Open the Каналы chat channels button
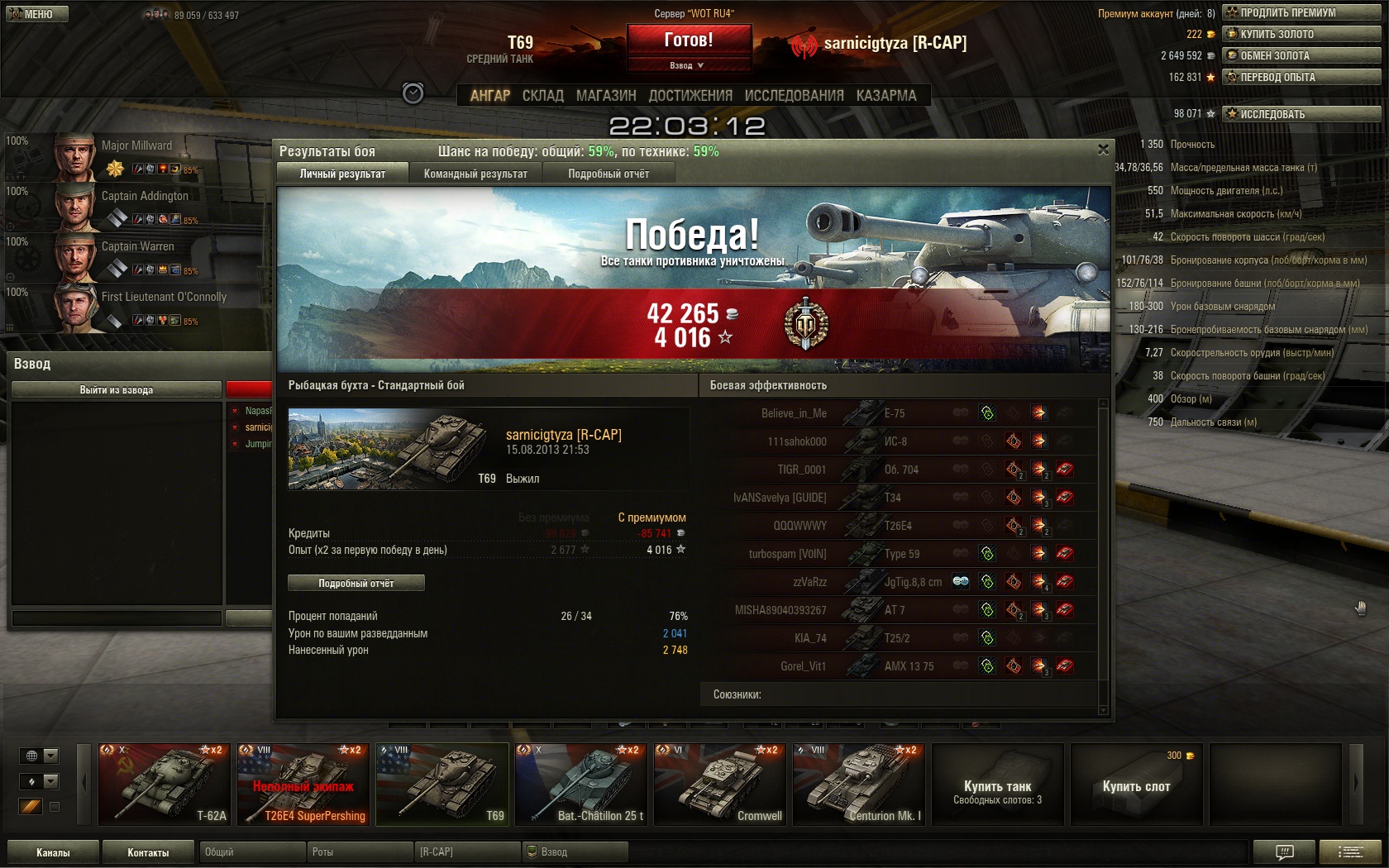This screenshot has height=868, width=1389. (x=53, y=852)
